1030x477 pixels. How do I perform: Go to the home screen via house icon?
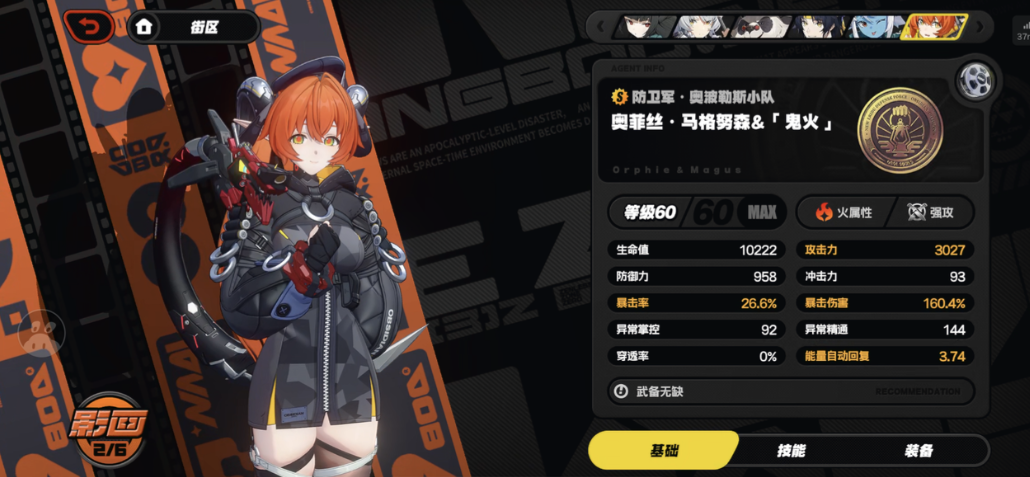point(144,28)
